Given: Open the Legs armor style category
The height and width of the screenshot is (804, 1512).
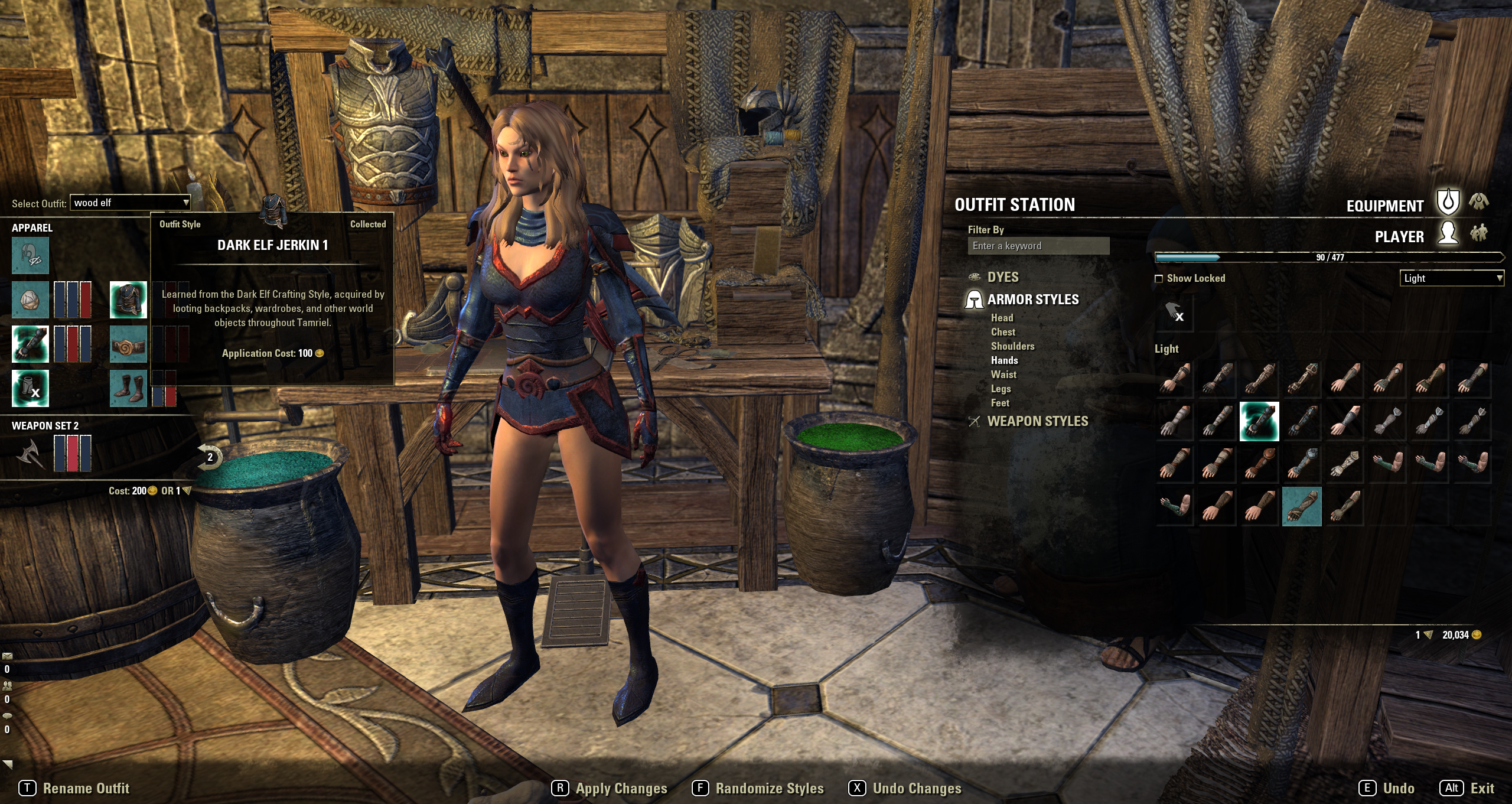Looking at the screenshot, I should point(1001,389).
